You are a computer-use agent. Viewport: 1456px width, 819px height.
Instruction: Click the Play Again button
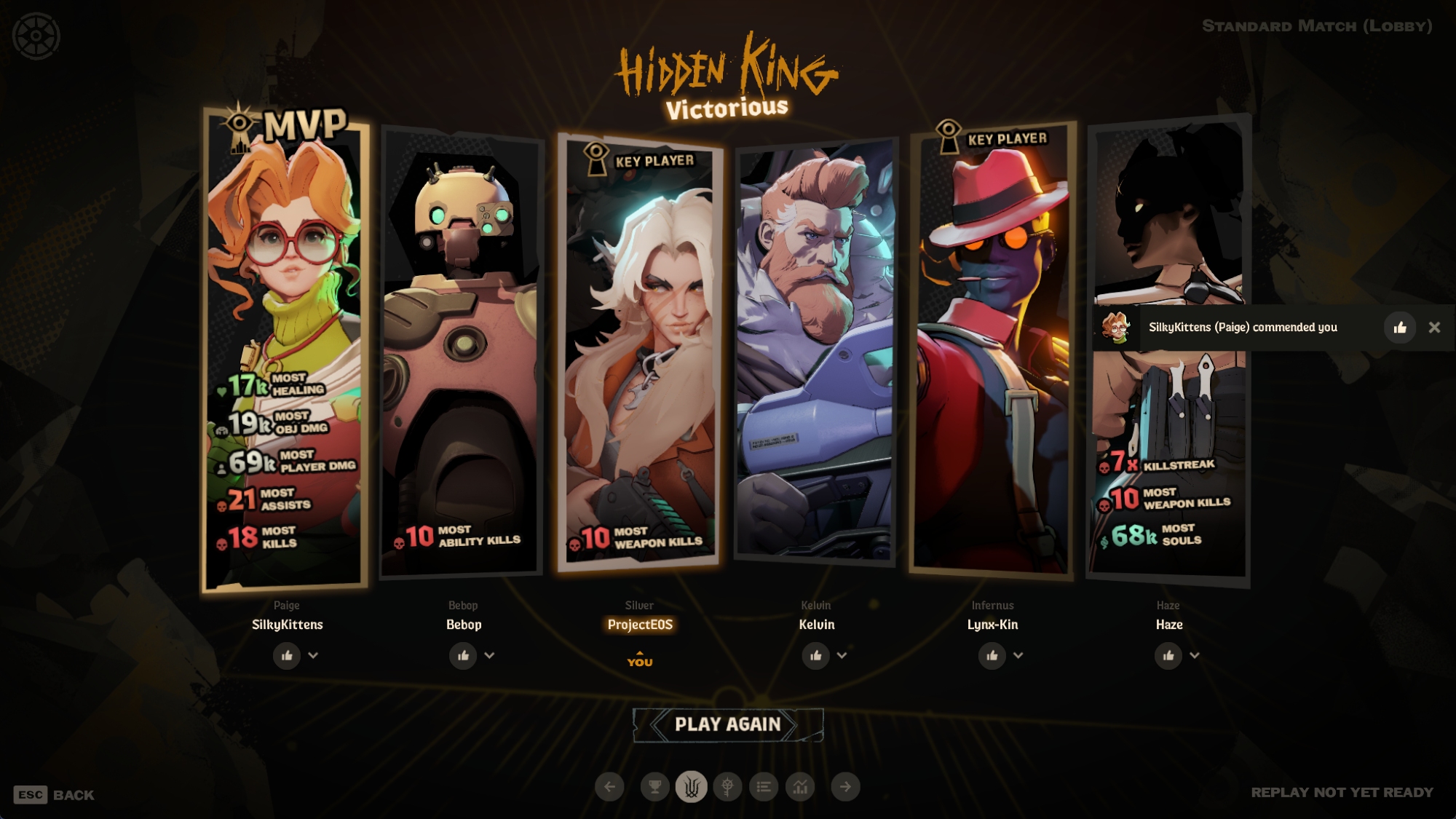pos(727,724)
